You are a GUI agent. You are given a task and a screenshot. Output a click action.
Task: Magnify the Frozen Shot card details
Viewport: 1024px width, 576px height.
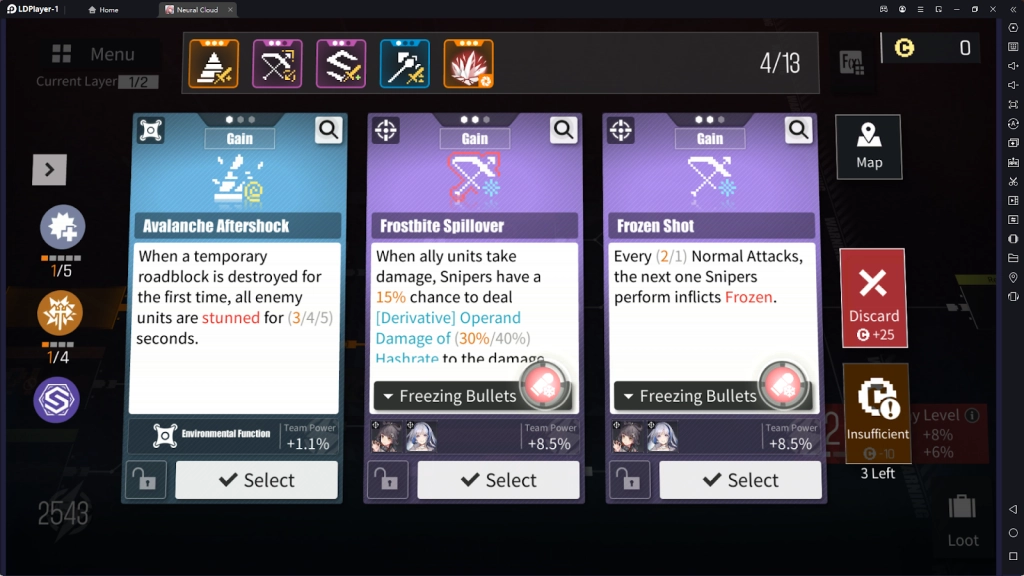[x=798, y=130]
